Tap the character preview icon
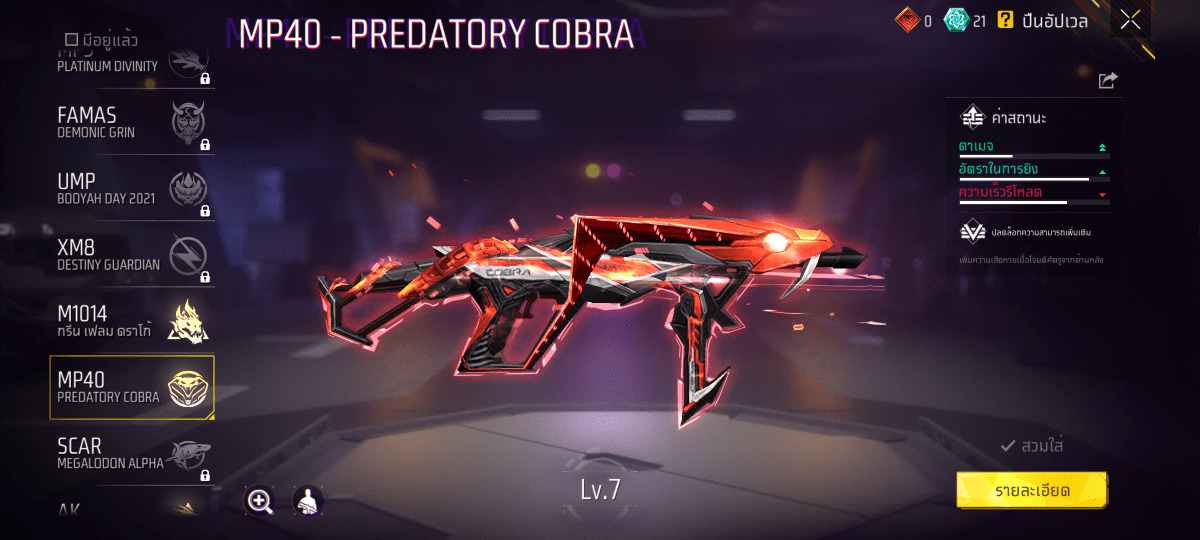The width and height of the screenshot is (1200, 540). tap(307, 501)
